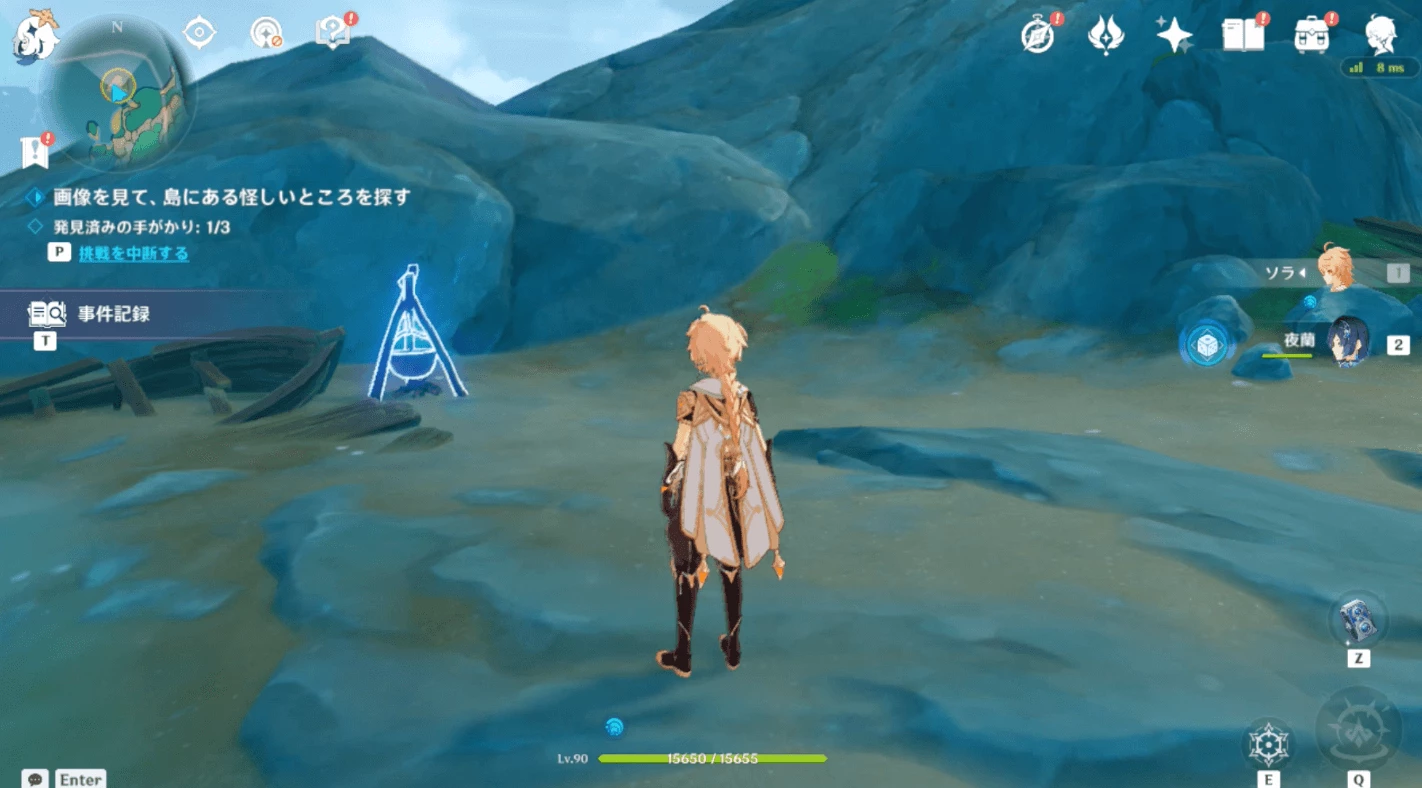Open the quest journal scroll below the minimap
Screen dimensions: 1422x788
pyautogui.click(x=36, y=150)
